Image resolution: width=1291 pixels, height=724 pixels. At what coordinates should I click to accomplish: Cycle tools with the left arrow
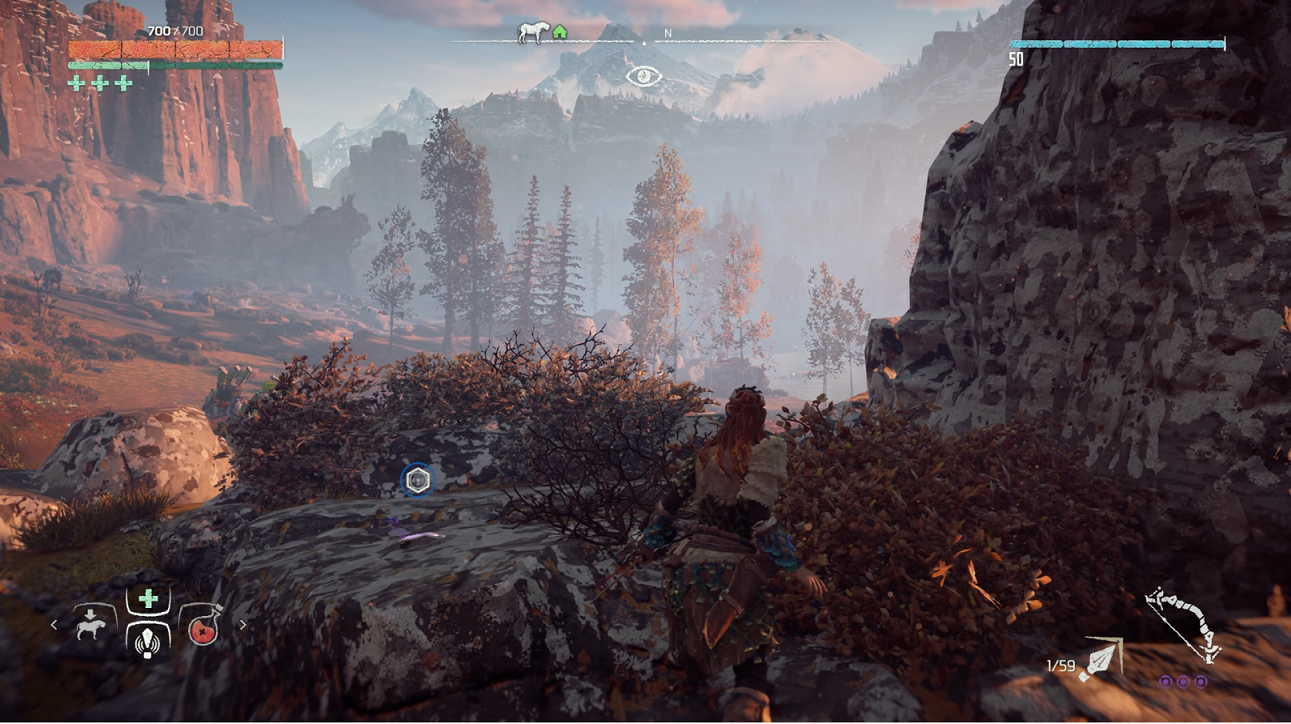click(x=55, y=625)
